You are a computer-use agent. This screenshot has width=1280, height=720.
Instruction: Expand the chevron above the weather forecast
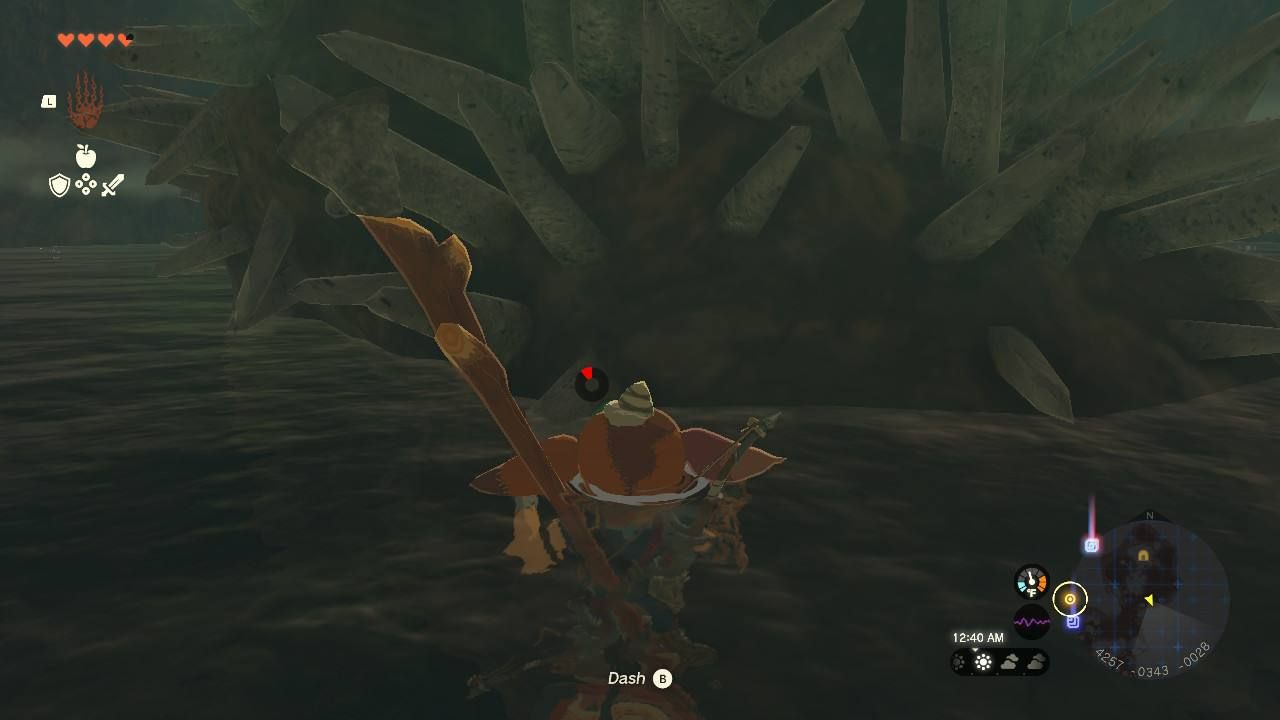coord(975,650)
